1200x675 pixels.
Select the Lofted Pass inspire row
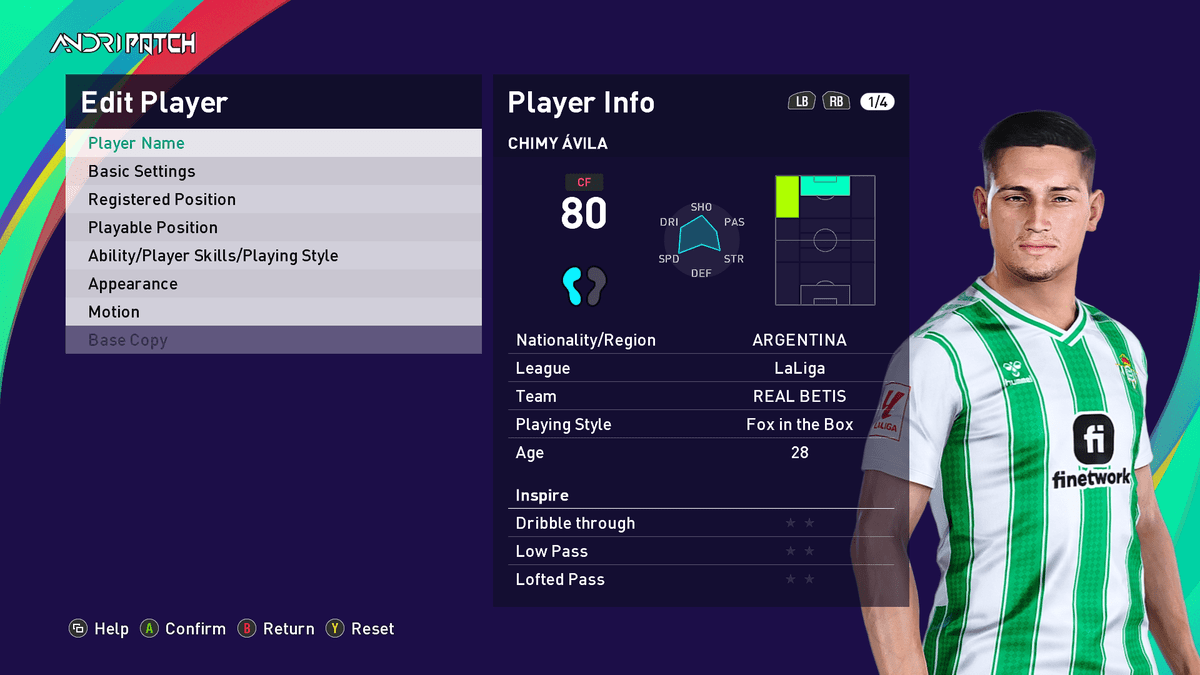pyautogui.click(x=700, y=579)
